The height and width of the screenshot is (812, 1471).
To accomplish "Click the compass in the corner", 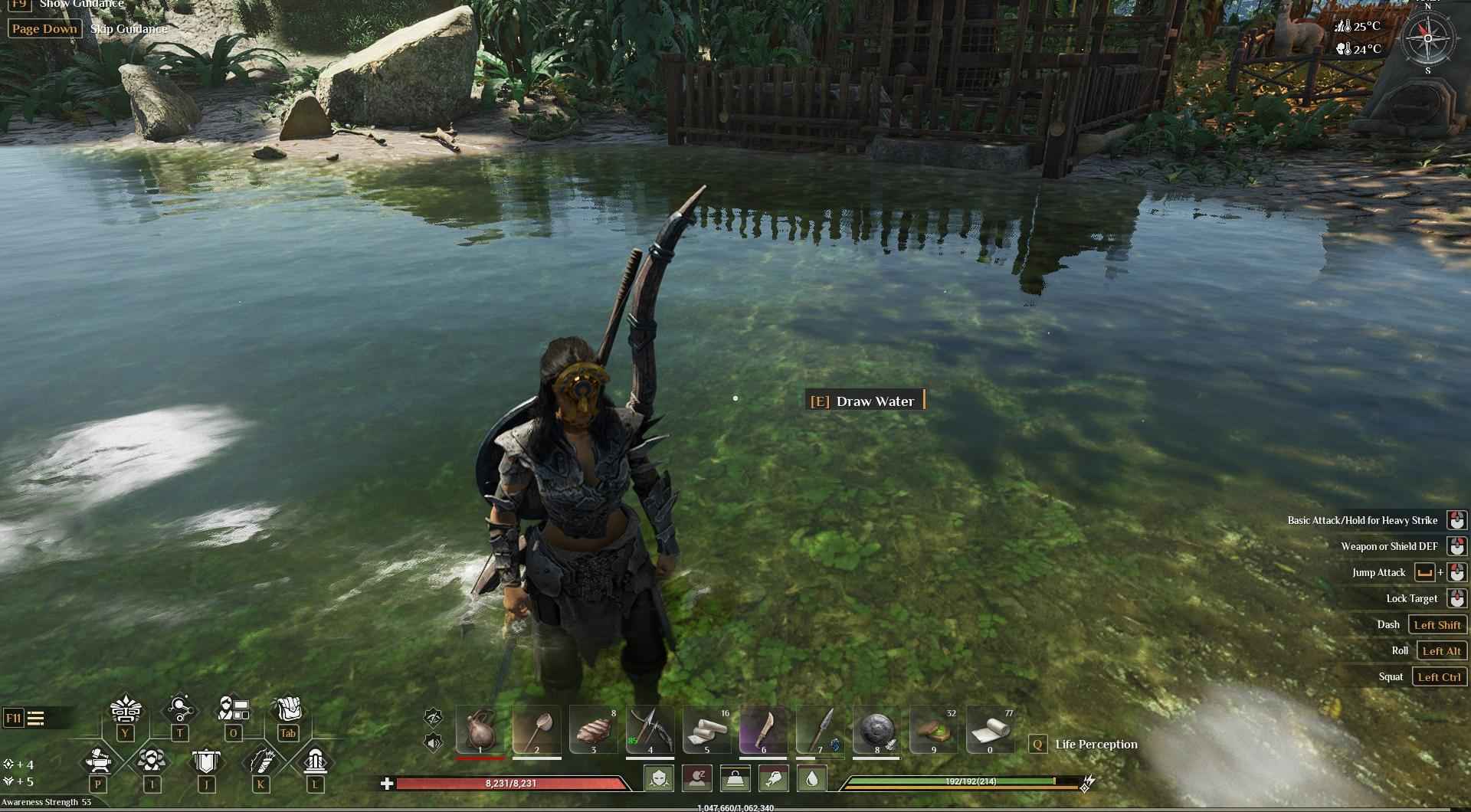I will 1427,38.
